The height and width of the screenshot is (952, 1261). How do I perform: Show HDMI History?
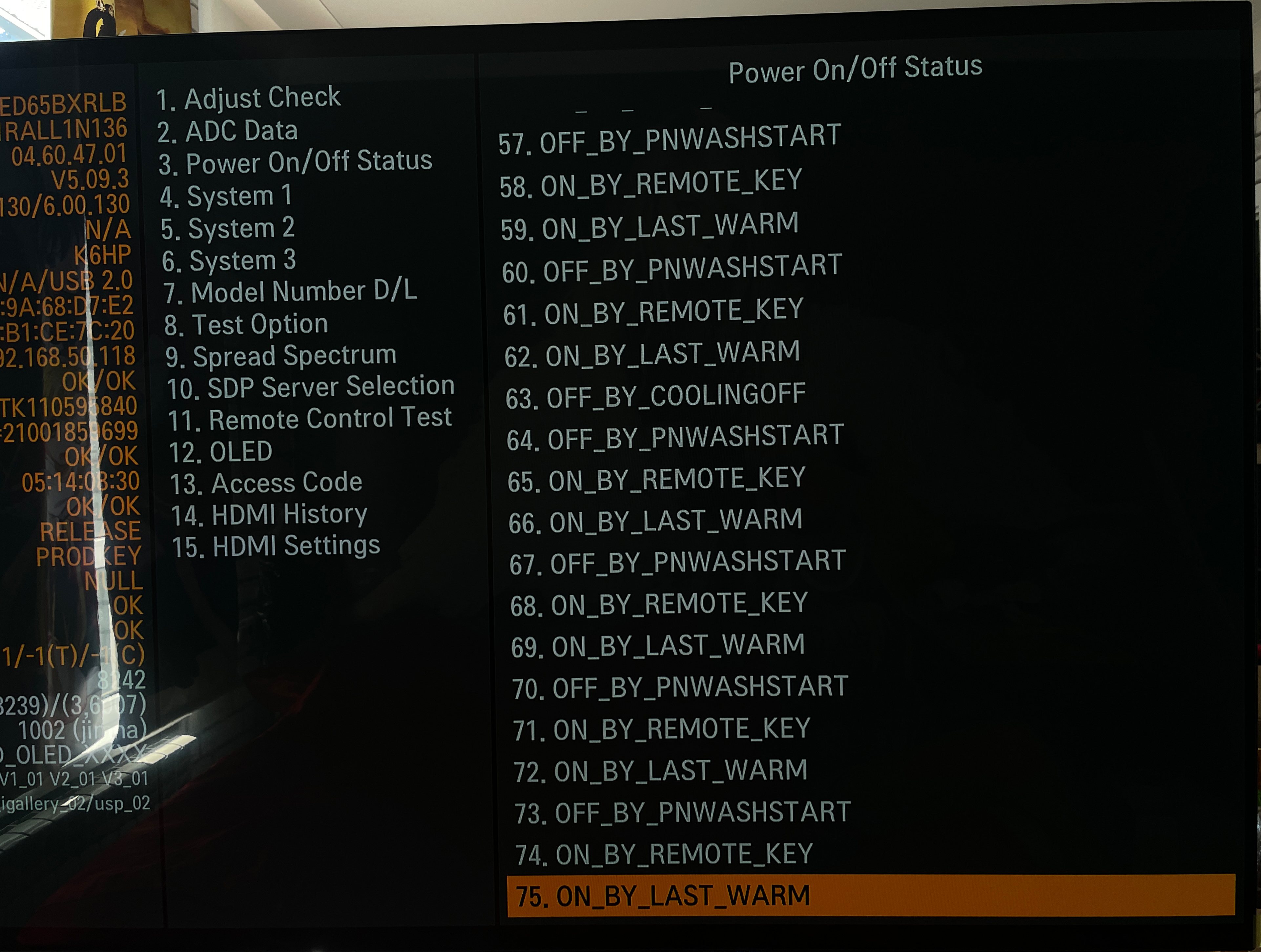pos(269,515)
